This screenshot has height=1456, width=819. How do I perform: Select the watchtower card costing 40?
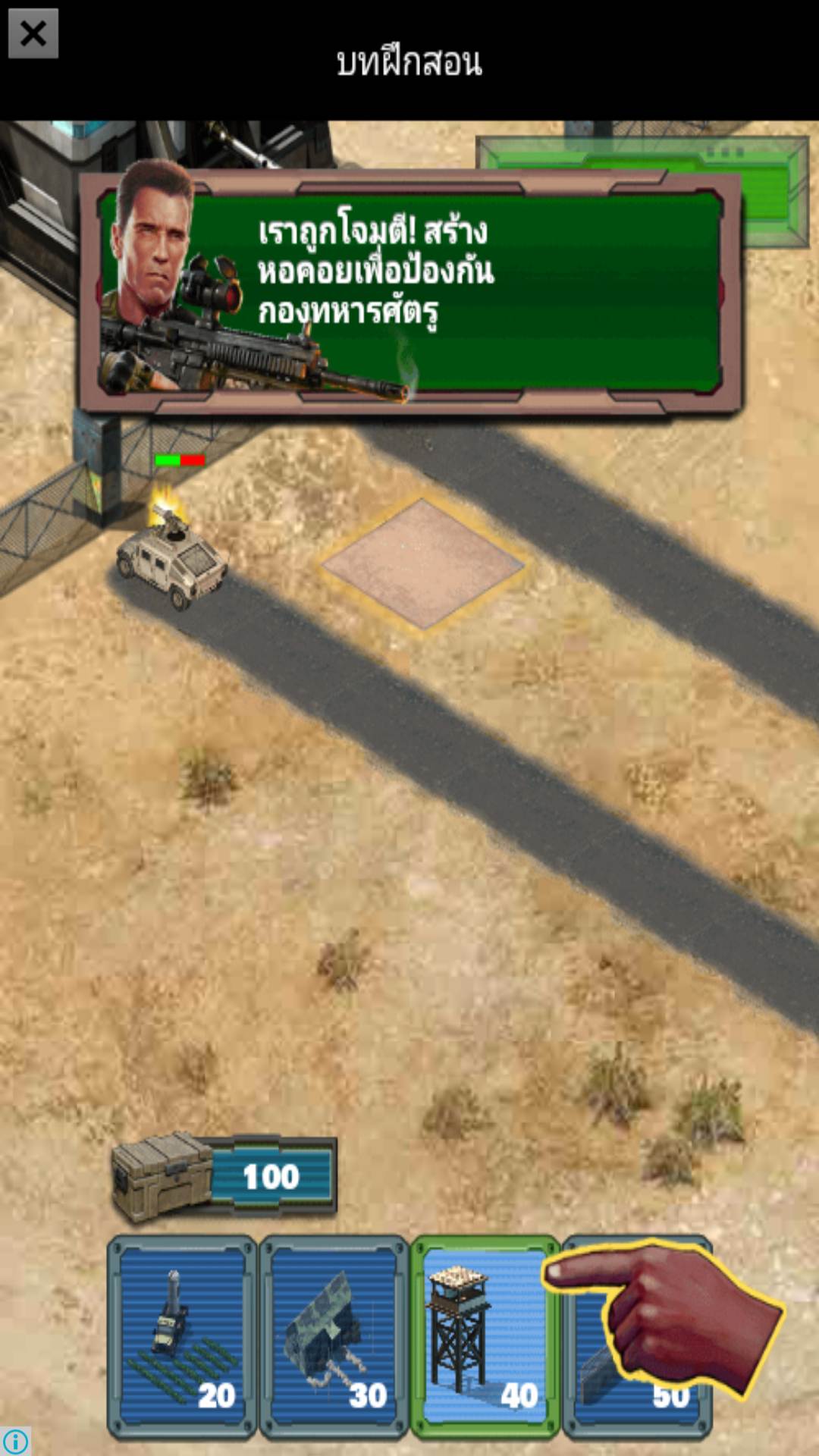[485, 1337]
